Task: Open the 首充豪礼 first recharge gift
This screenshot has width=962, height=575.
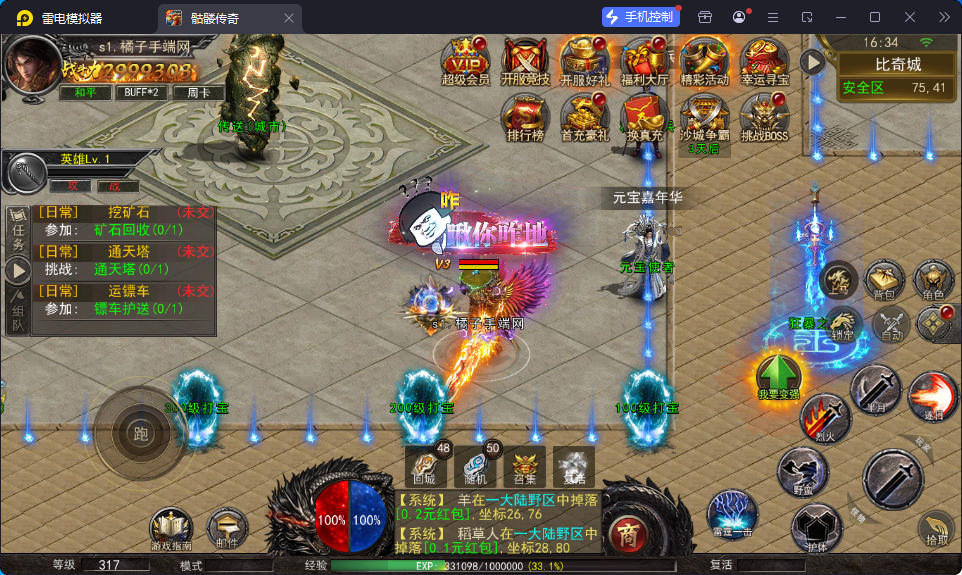Action: (x=584, y=116)
